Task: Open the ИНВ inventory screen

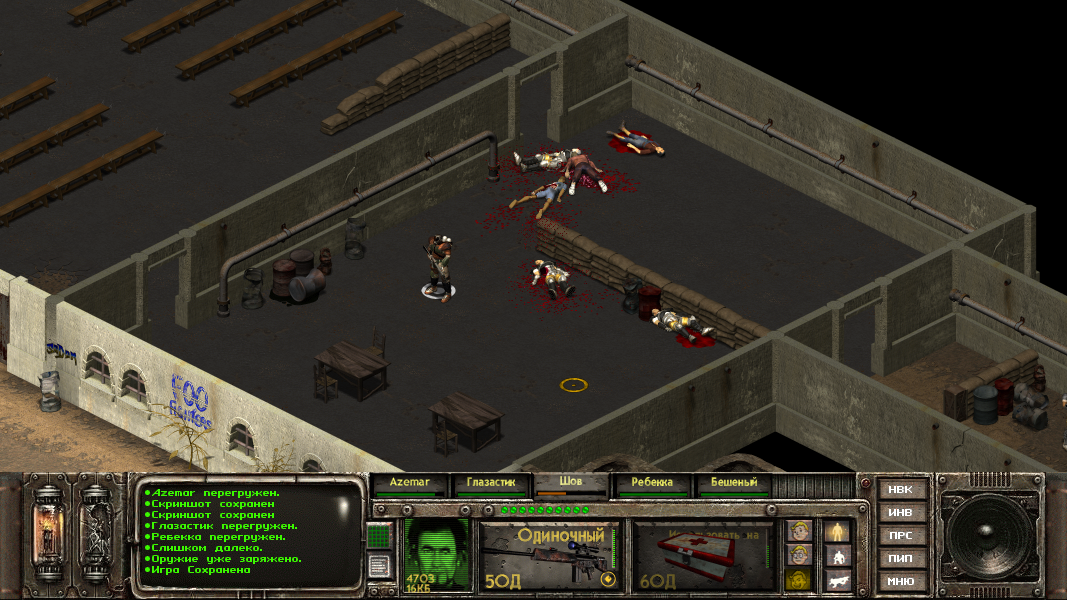Action: pyautogui.click(x=900, y=513)
